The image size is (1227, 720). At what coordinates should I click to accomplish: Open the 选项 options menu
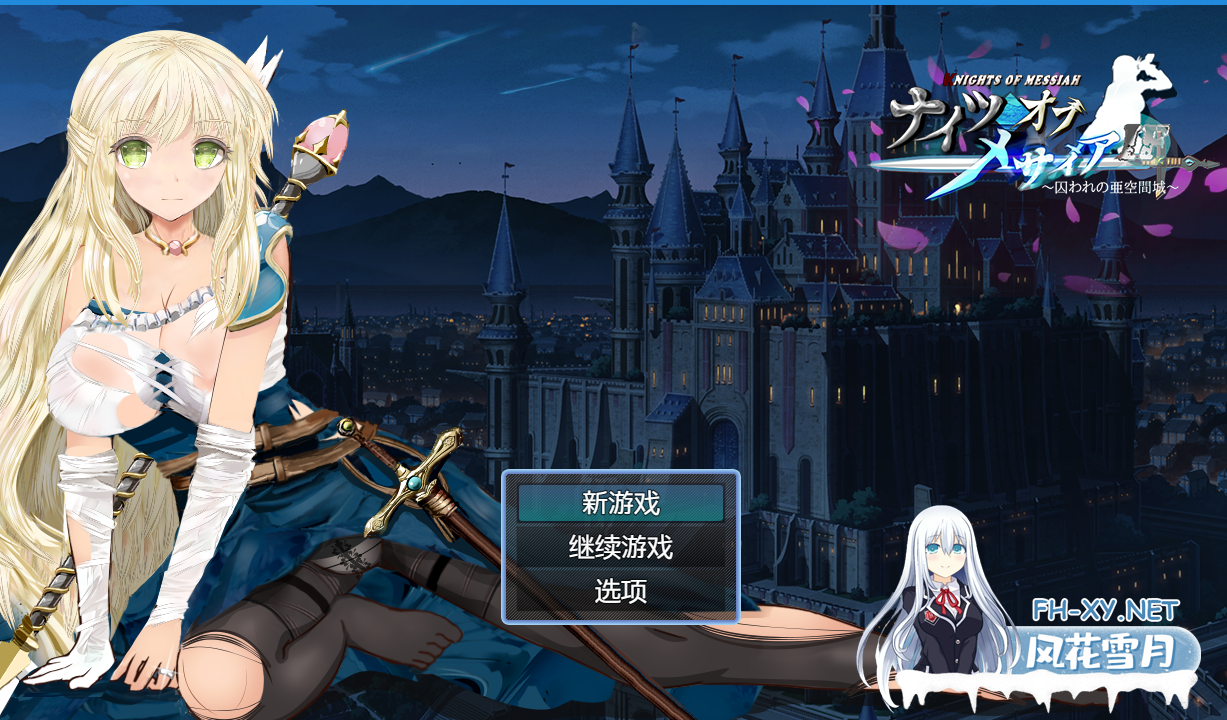tap(620, 591)
